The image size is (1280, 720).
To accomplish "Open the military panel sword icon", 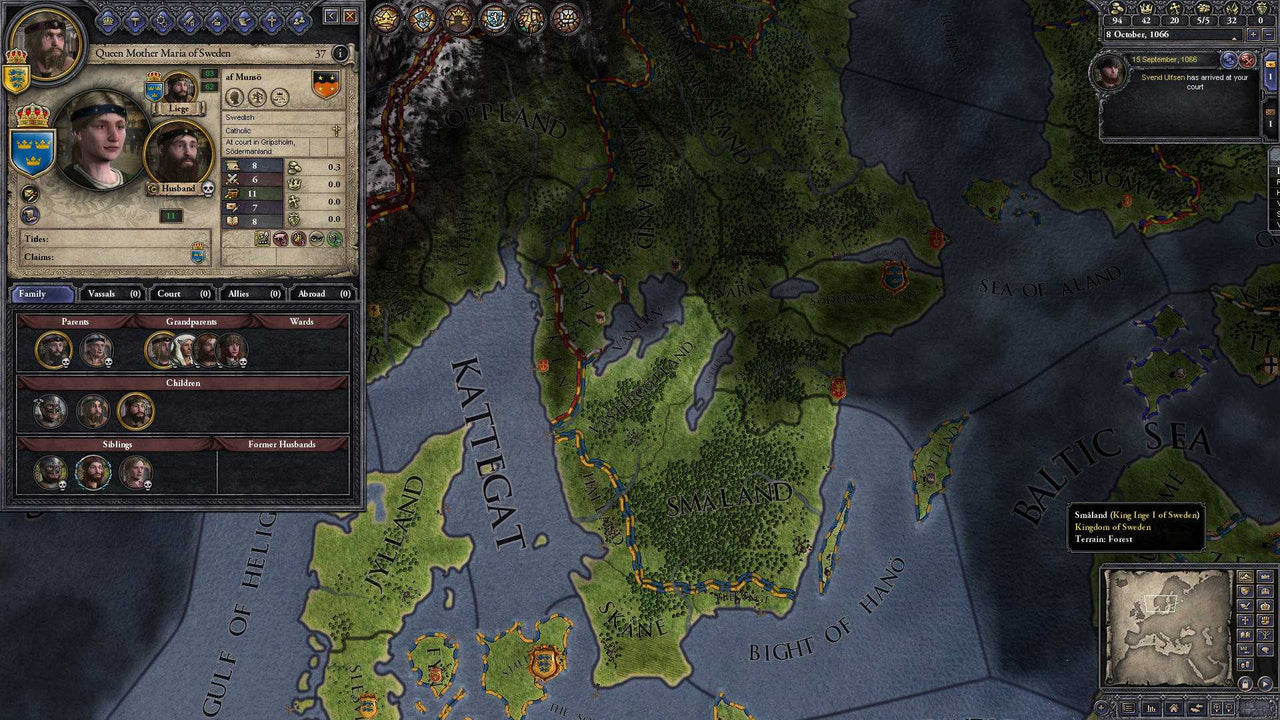I will click(189, 20).
